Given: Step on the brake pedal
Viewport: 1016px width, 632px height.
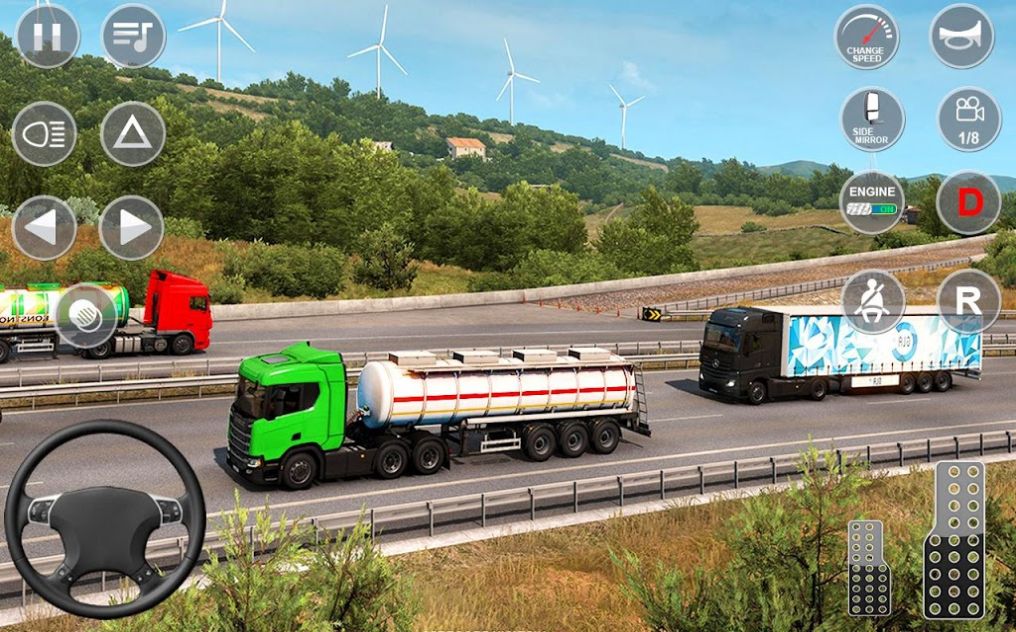Looking at the screenshot, I should 869,567.
